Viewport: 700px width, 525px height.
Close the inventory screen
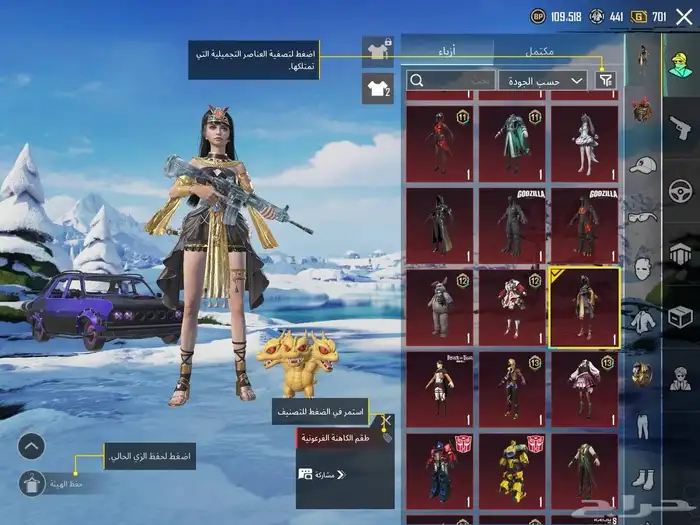[683, 16]
